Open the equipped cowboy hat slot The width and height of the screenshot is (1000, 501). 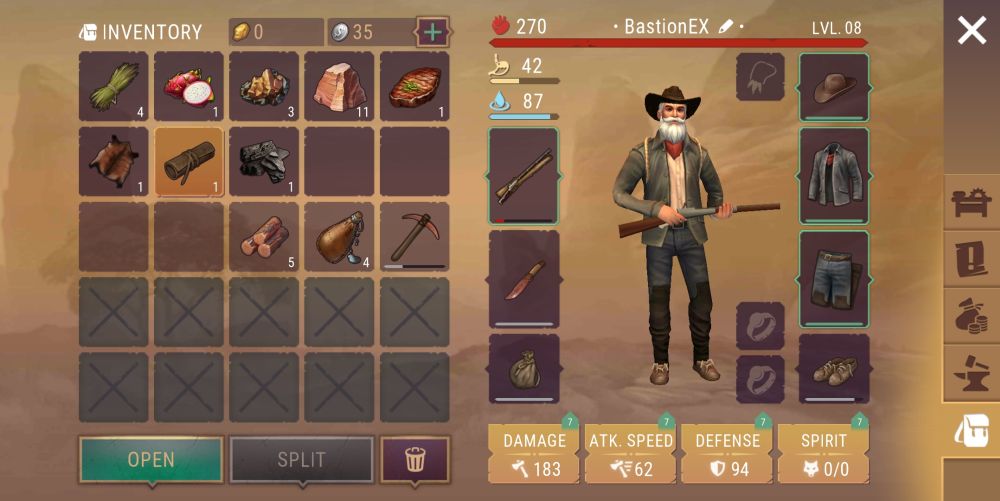click(x=834, y=87)
